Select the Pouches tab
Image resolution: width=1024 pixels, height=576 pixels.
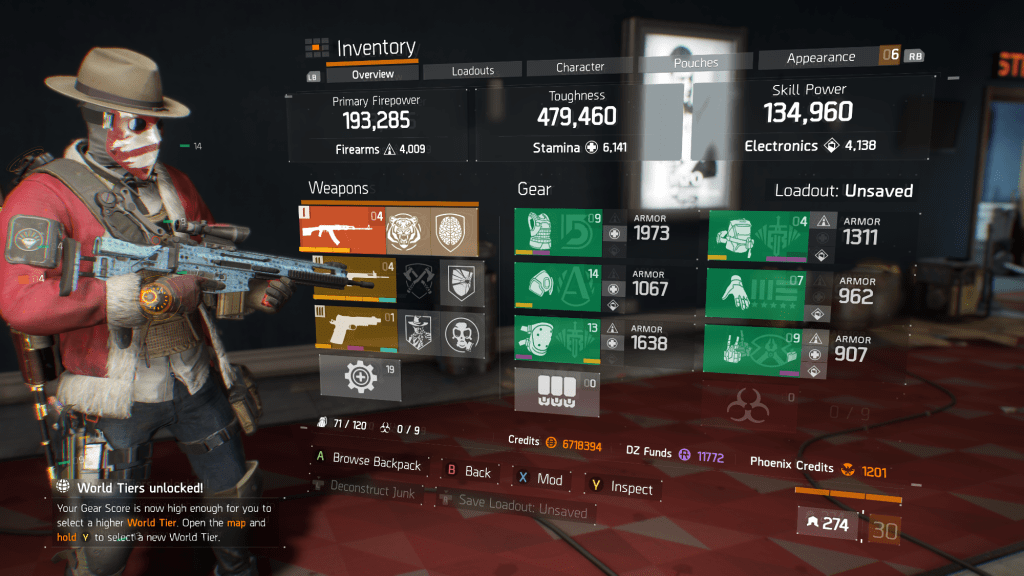(696, 63)
